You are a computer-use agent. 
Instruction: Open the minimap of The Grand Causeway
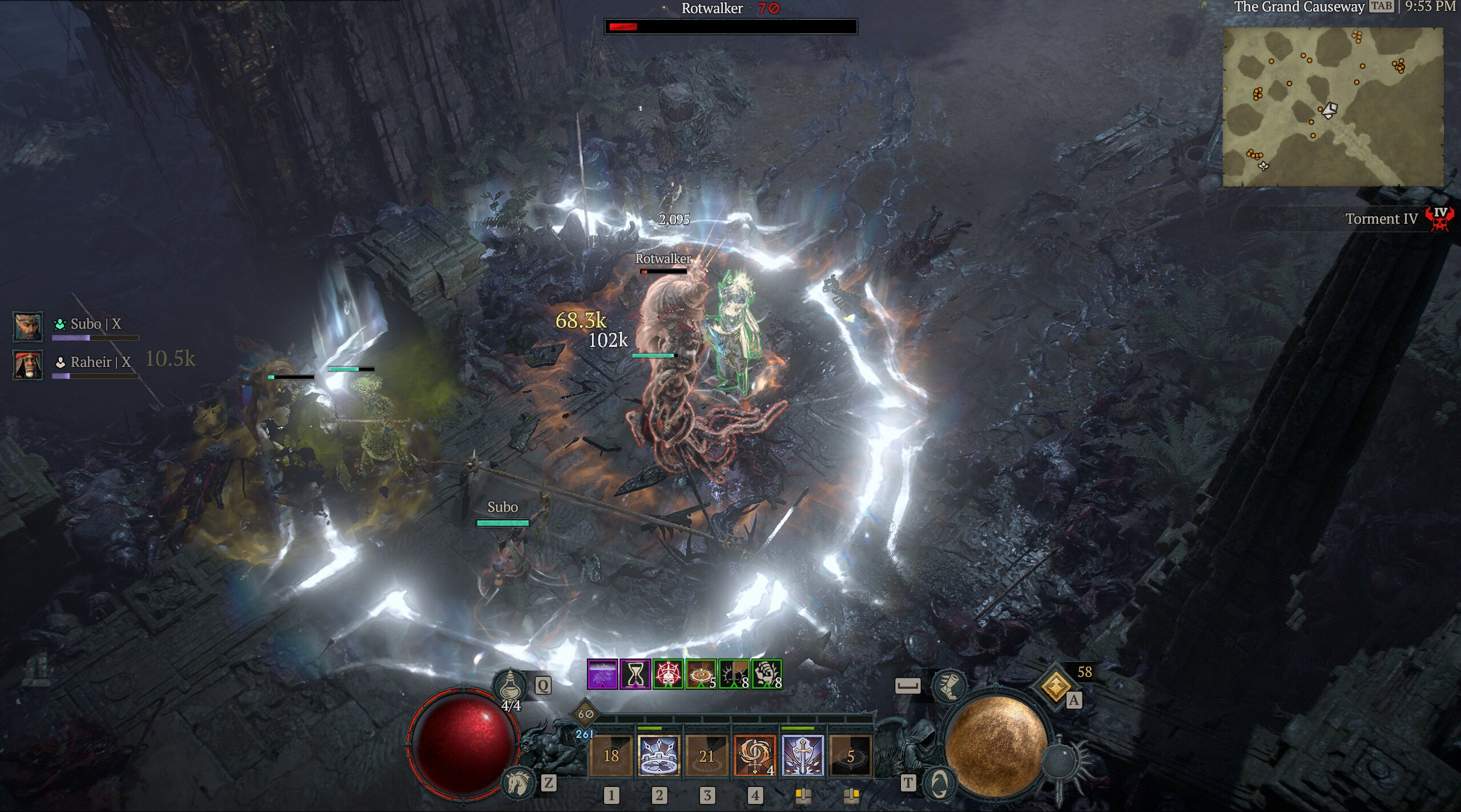1333,107
